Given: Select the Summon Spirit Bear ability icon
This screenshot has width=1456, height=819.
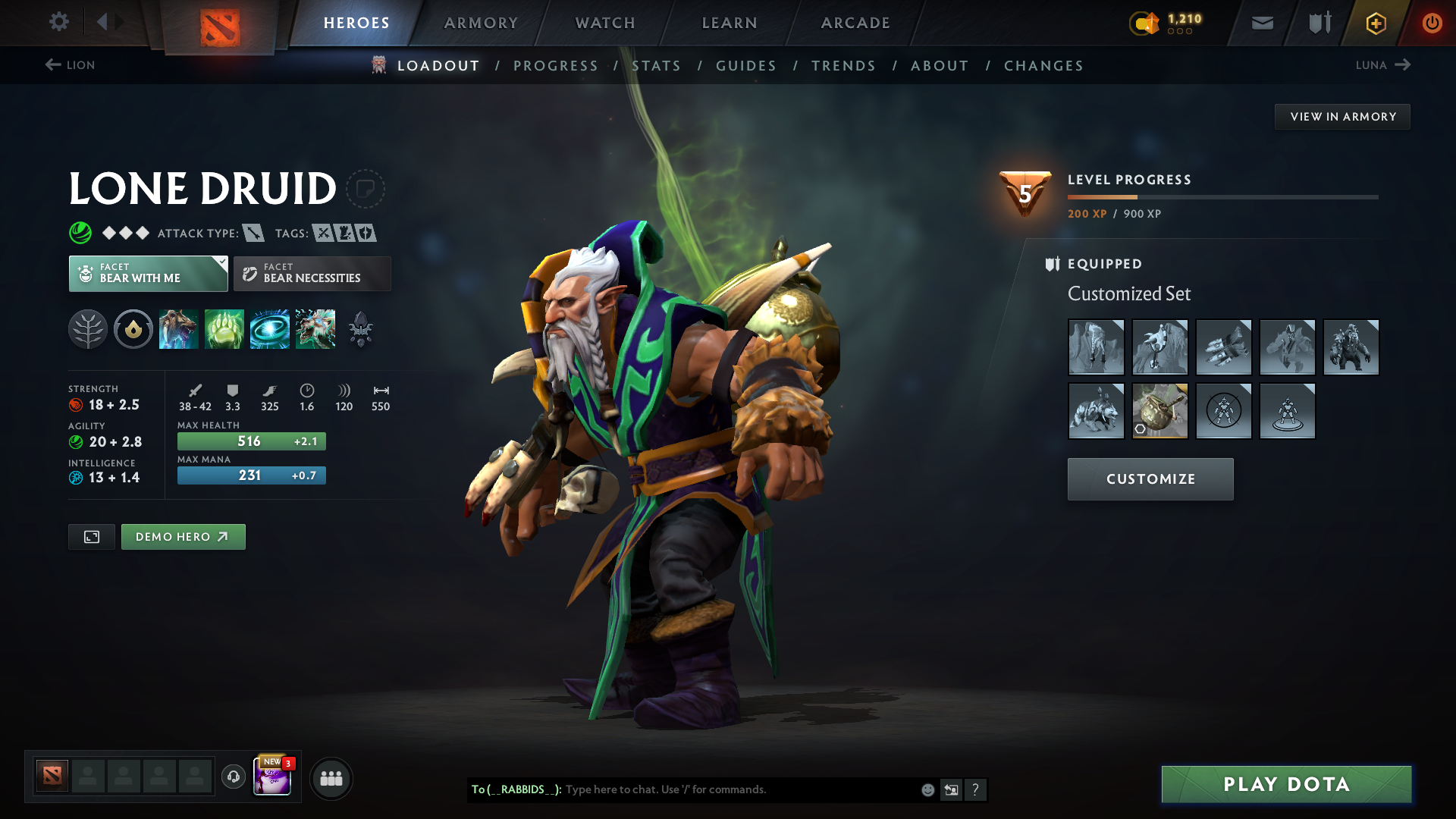Looking at the screenshot, I should [x=179, y=329].
